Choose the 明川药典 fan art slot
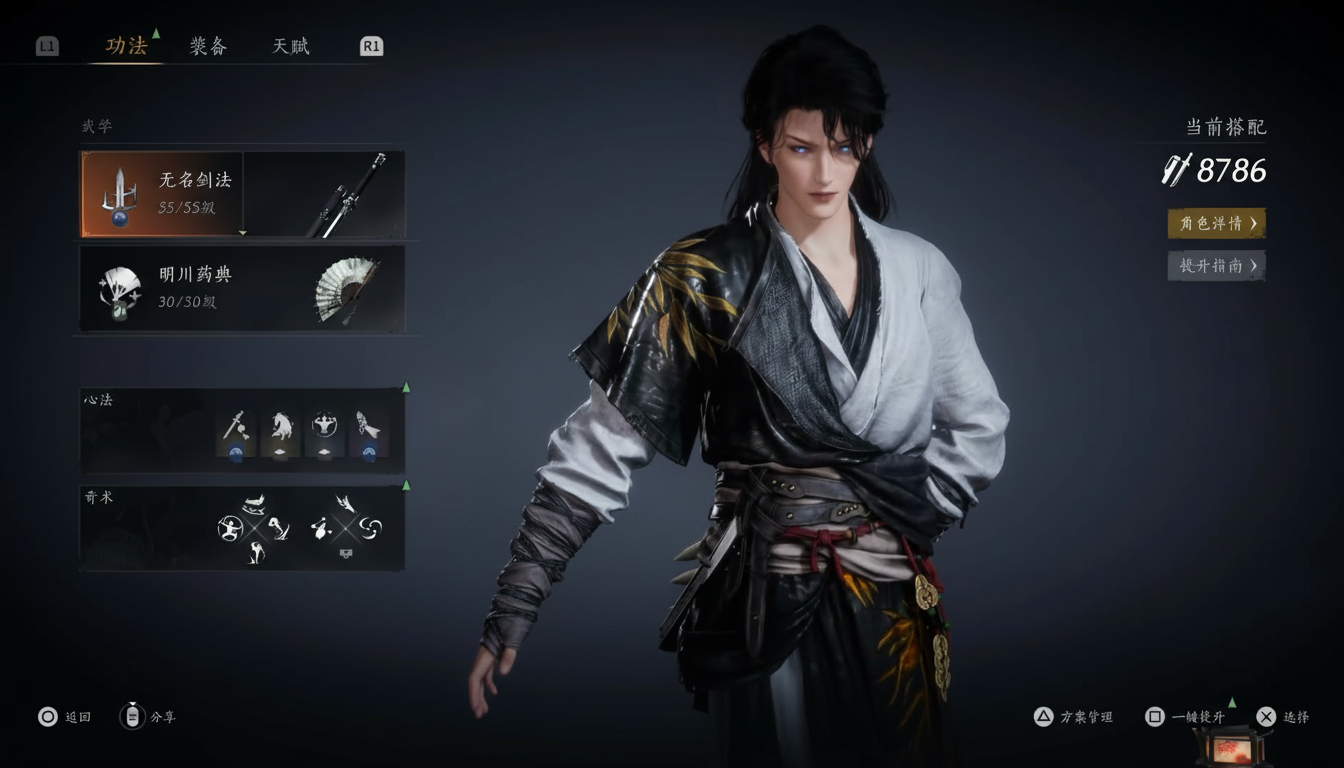 (x=242, y=288)
